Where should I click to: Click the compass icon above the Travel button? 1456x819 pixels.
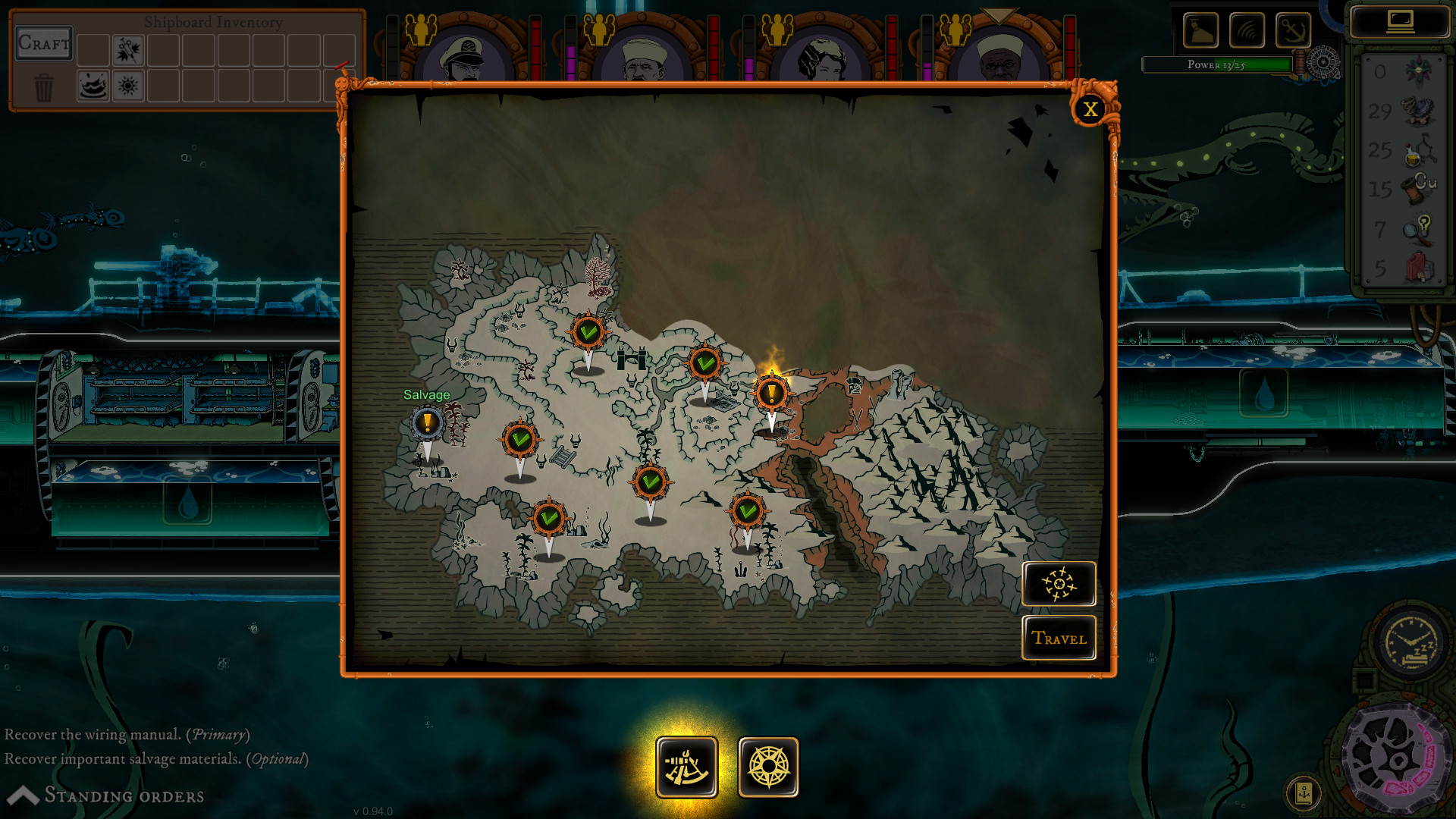1059,584
